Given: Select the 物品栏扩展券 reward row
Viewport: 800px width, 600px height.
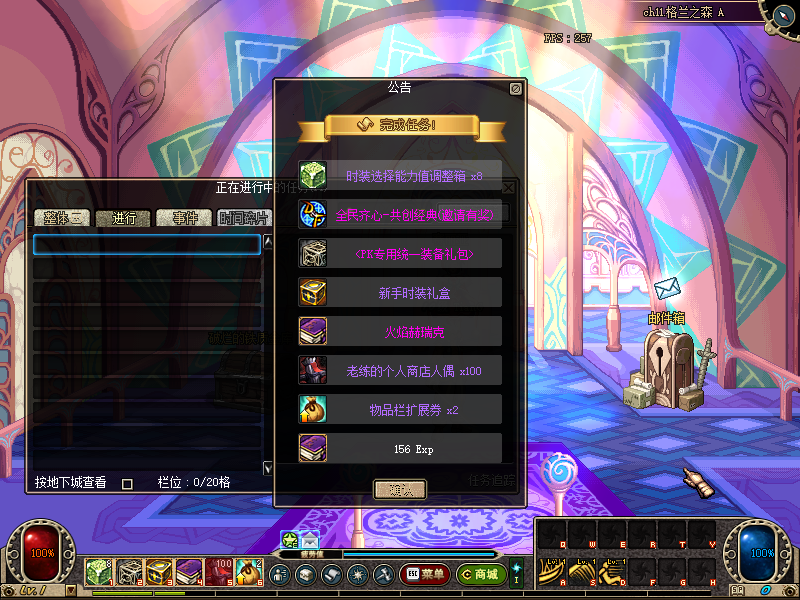Looking at the screenshot, I should click(x=400, y=409).
